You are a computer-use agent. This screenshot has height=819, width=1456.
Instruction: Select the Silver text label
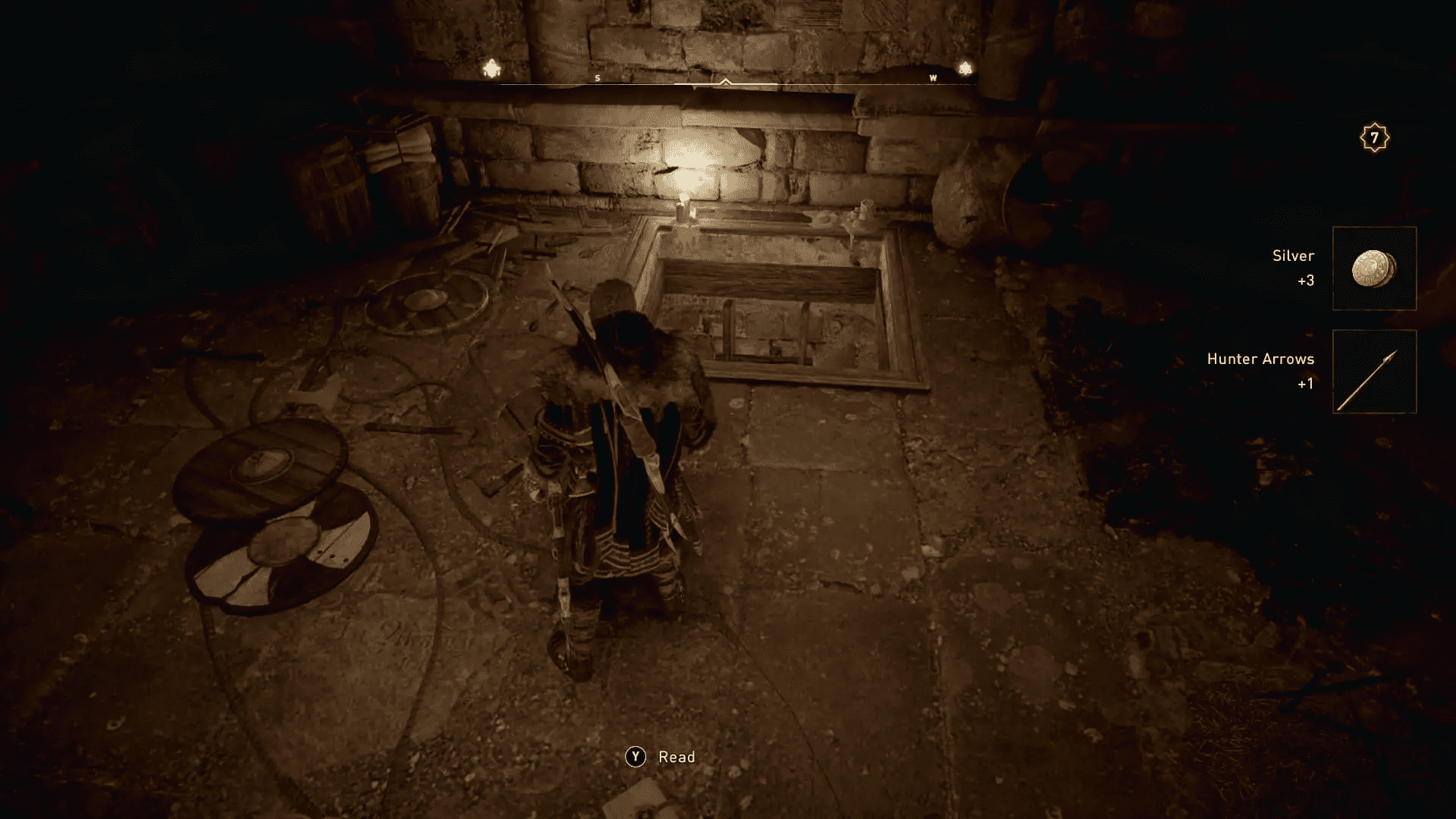[1294, 256]
